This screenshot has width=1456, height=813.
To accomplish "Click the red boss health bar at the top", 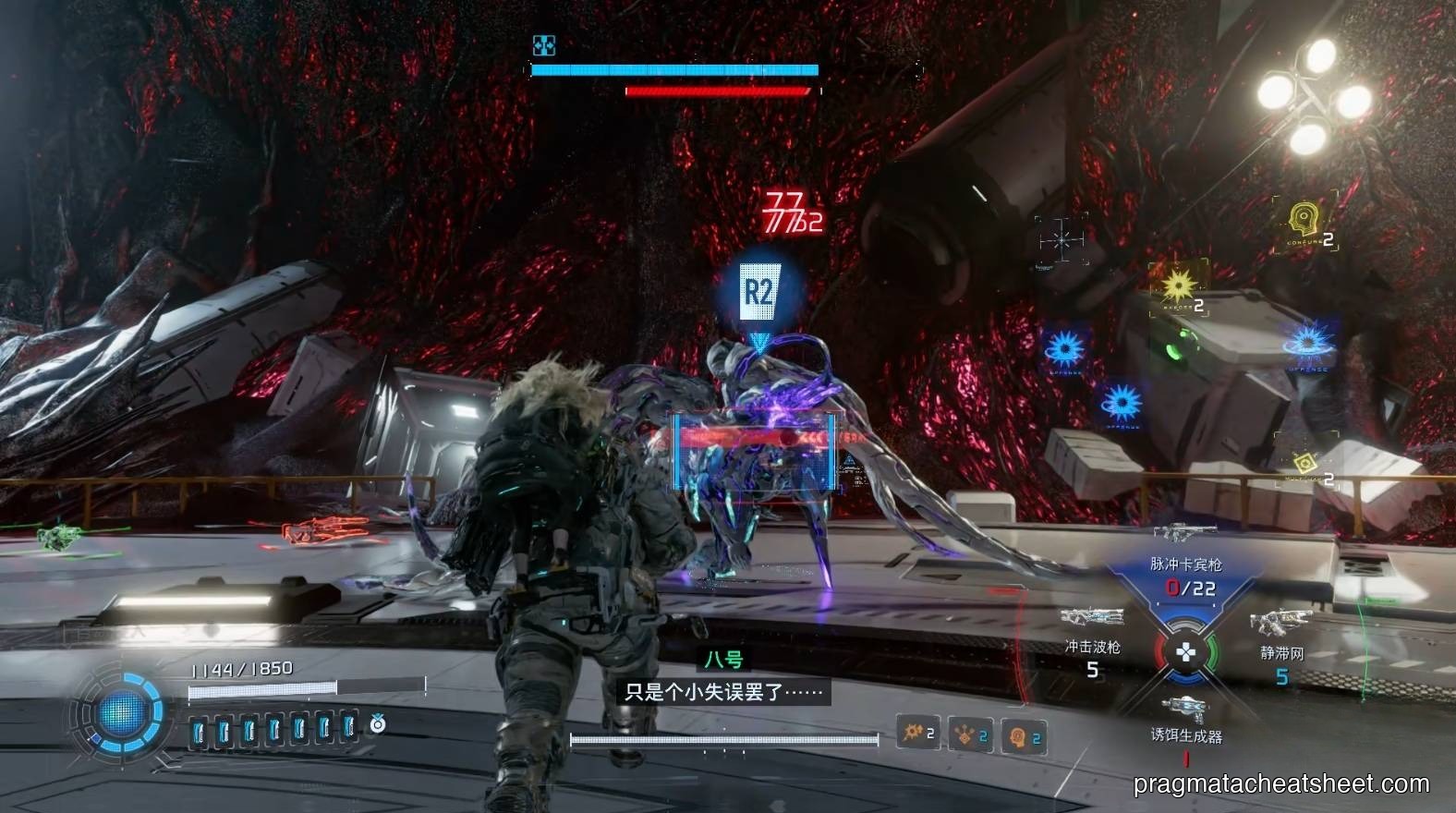I will pos(720,90).
